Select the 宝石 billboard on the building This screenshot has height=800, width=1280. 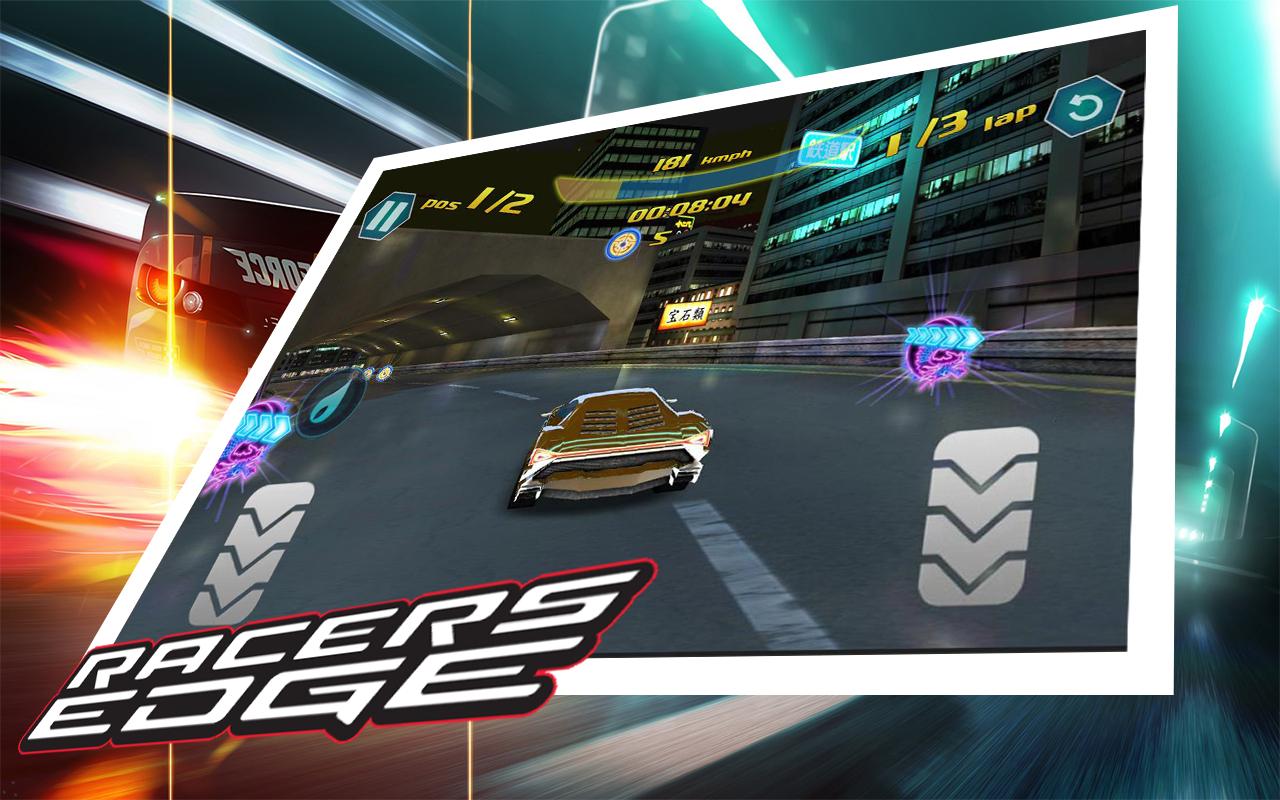coord(687,314)
